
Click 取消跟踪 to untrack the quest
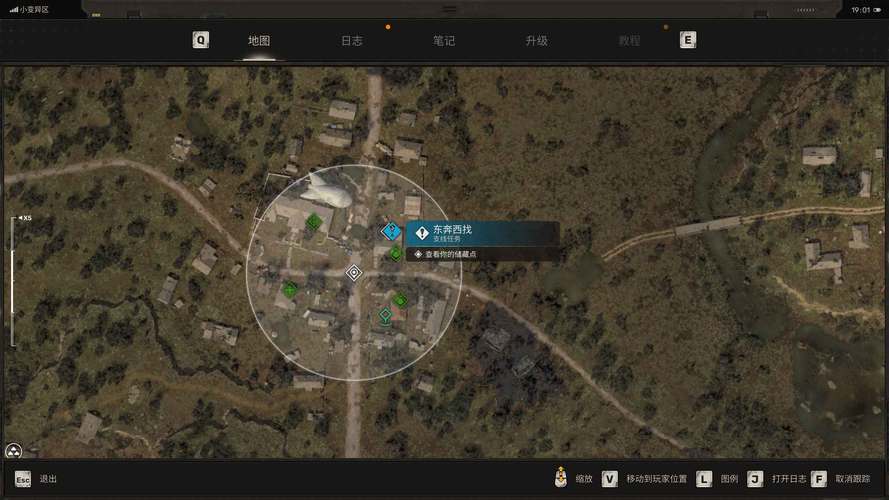[853, 479]
